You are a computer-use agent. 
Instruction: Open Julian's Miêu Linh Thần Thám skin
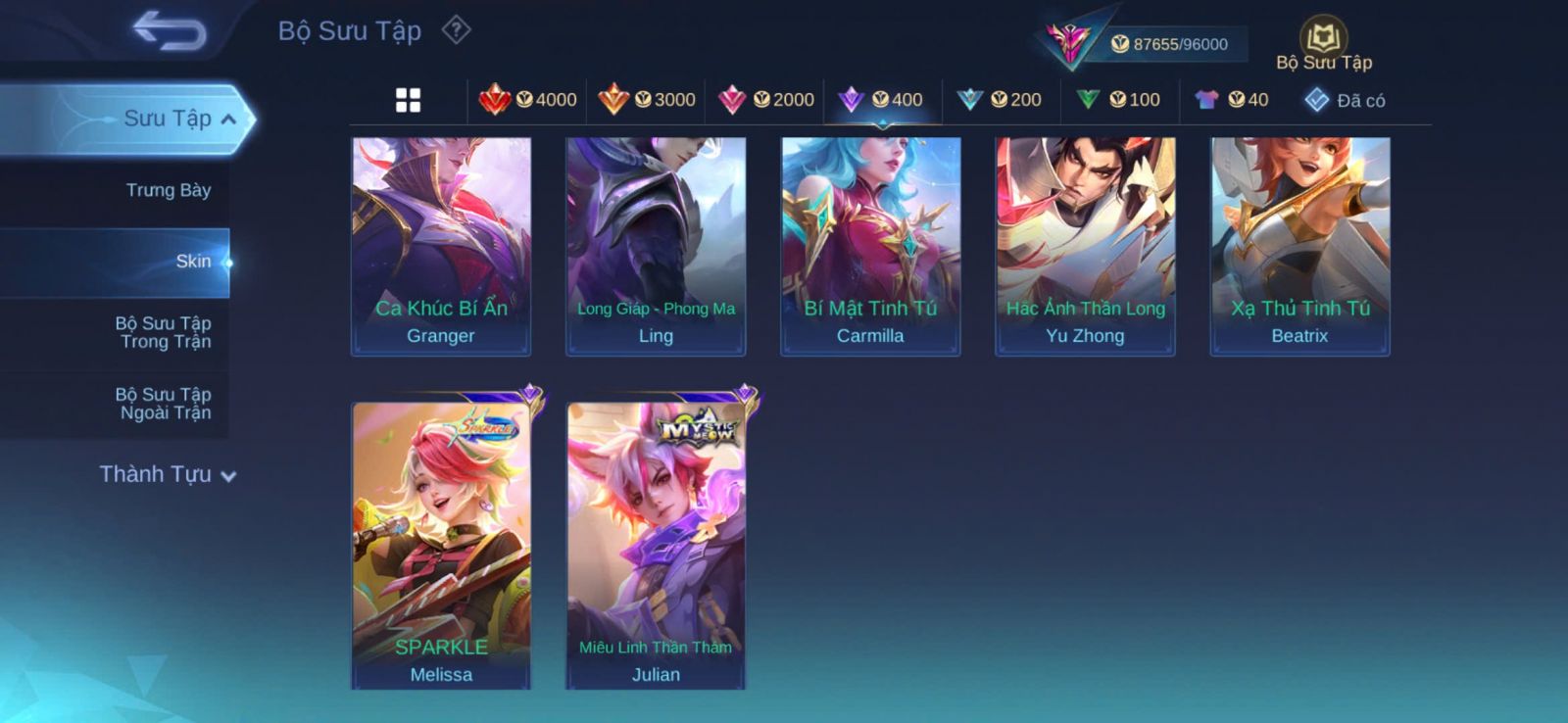[656, 545]
